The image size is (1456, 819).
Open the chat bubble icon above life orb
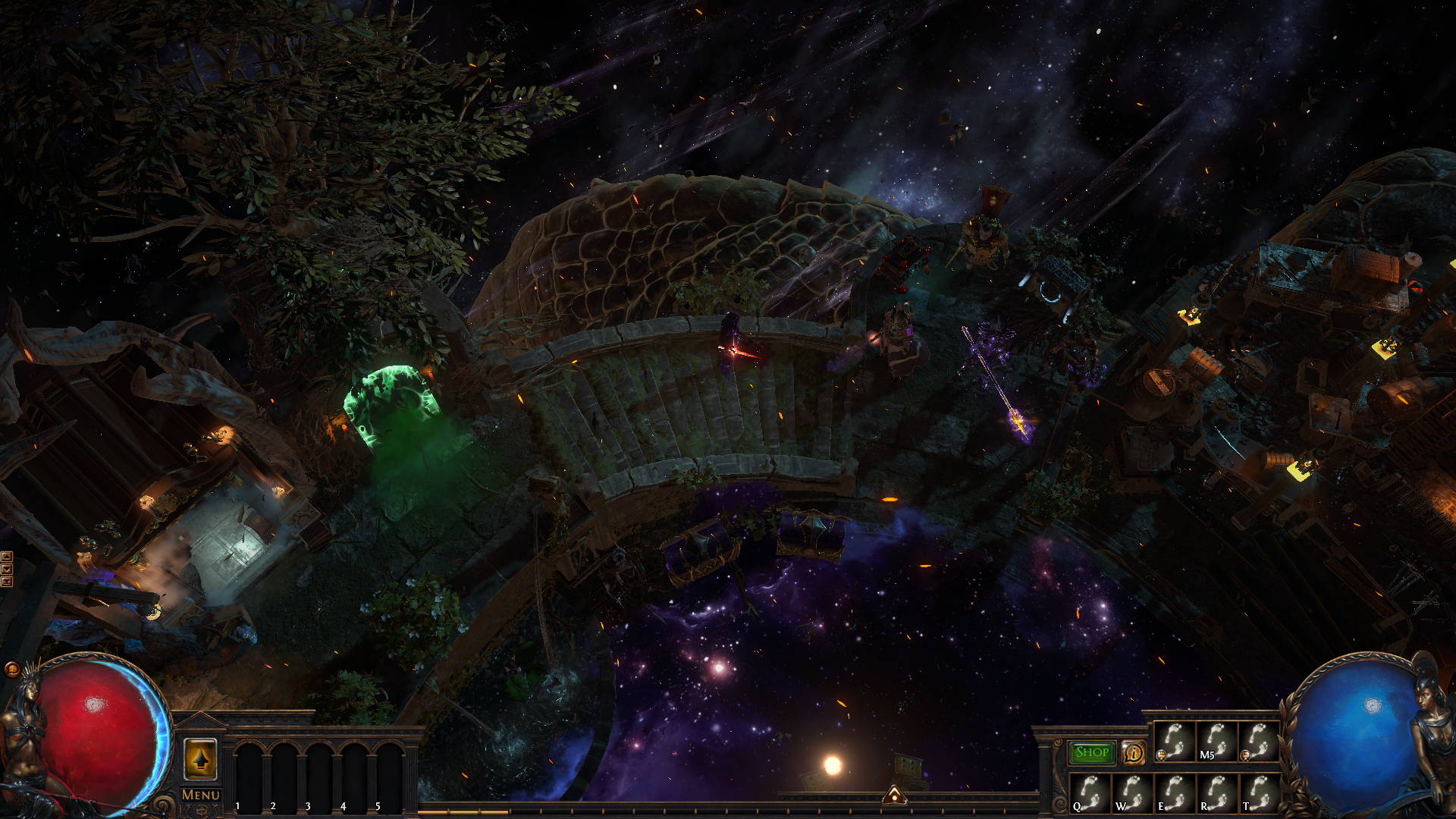click(11, 669)
